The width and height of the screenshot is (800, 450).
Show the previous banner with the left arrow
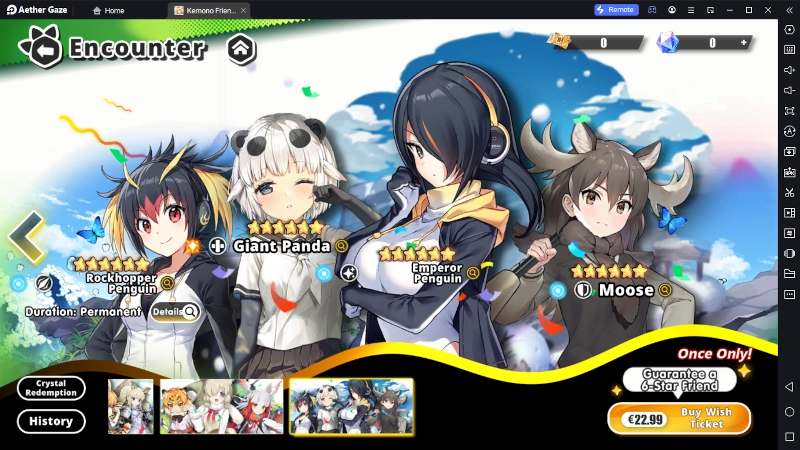pyautogui.click(x=26, y=237)
